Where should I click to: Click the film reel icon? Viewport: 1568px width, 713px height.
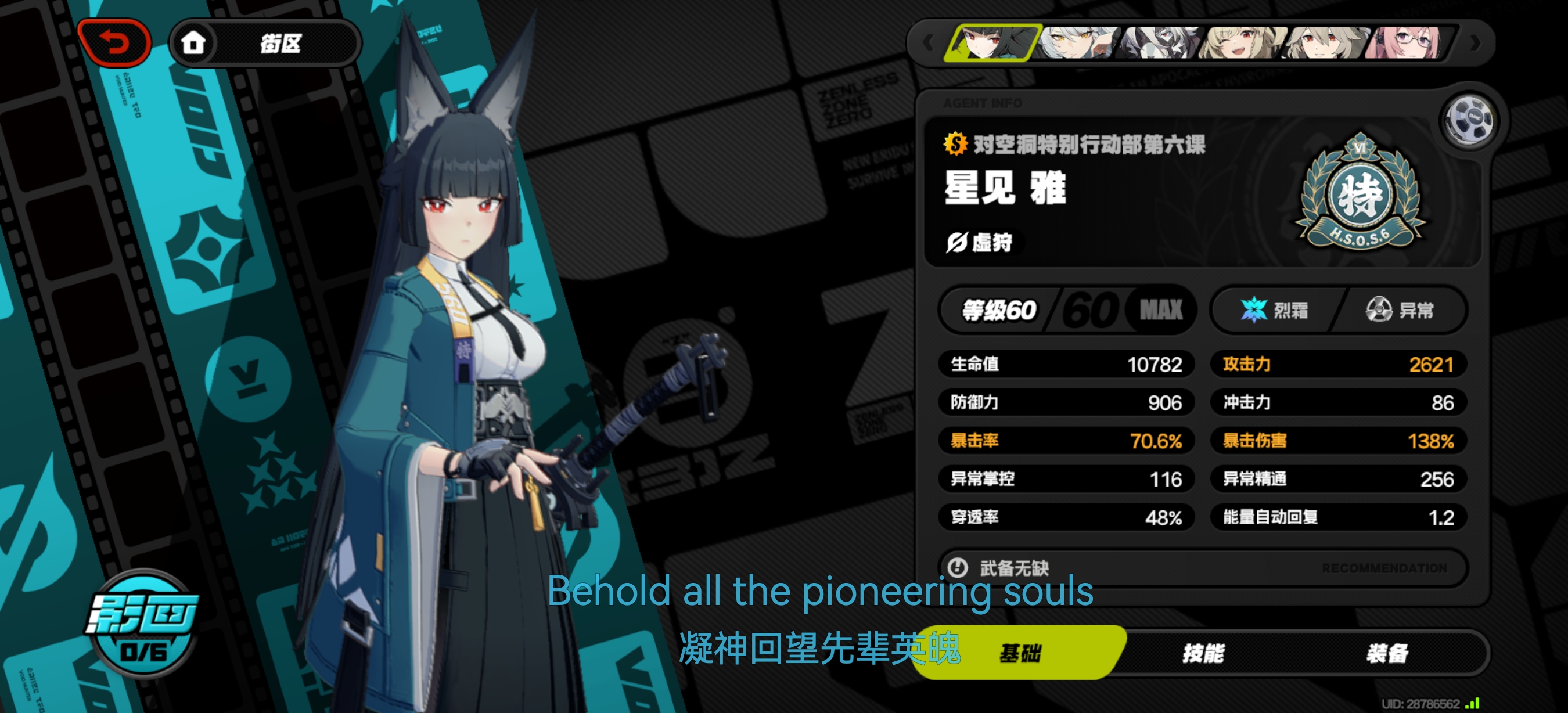(1469, 120)
